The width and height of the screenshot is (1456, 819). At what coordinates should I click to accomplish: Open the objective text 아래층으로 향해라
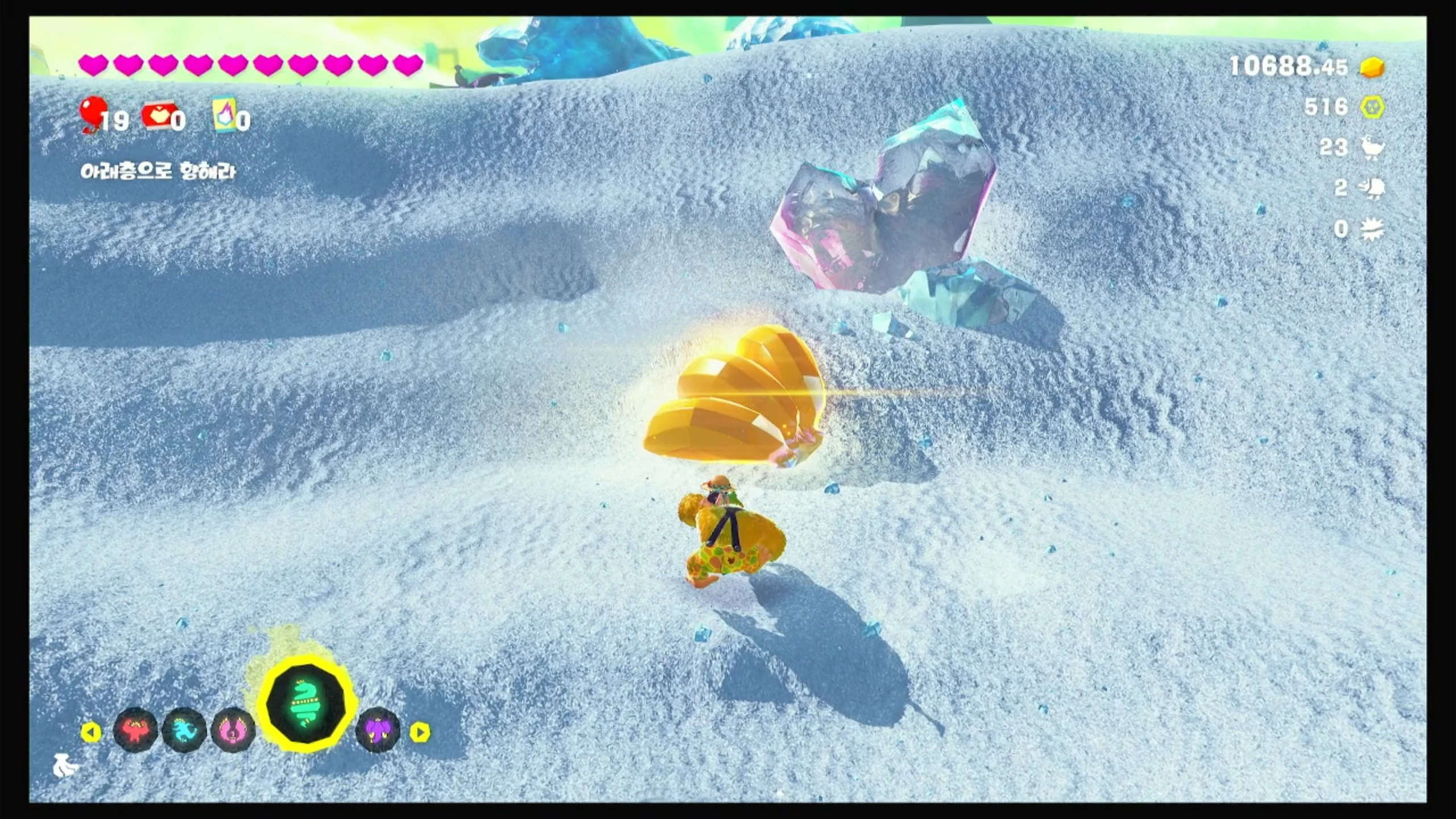158,172
